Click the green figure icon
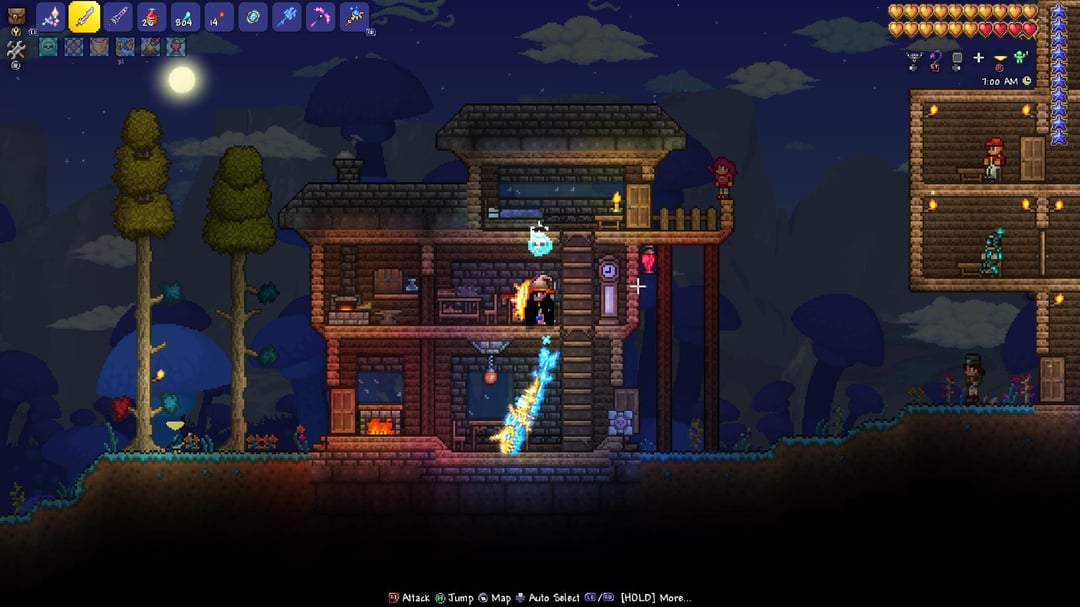1080x607 pixels. pos(1021,57)
